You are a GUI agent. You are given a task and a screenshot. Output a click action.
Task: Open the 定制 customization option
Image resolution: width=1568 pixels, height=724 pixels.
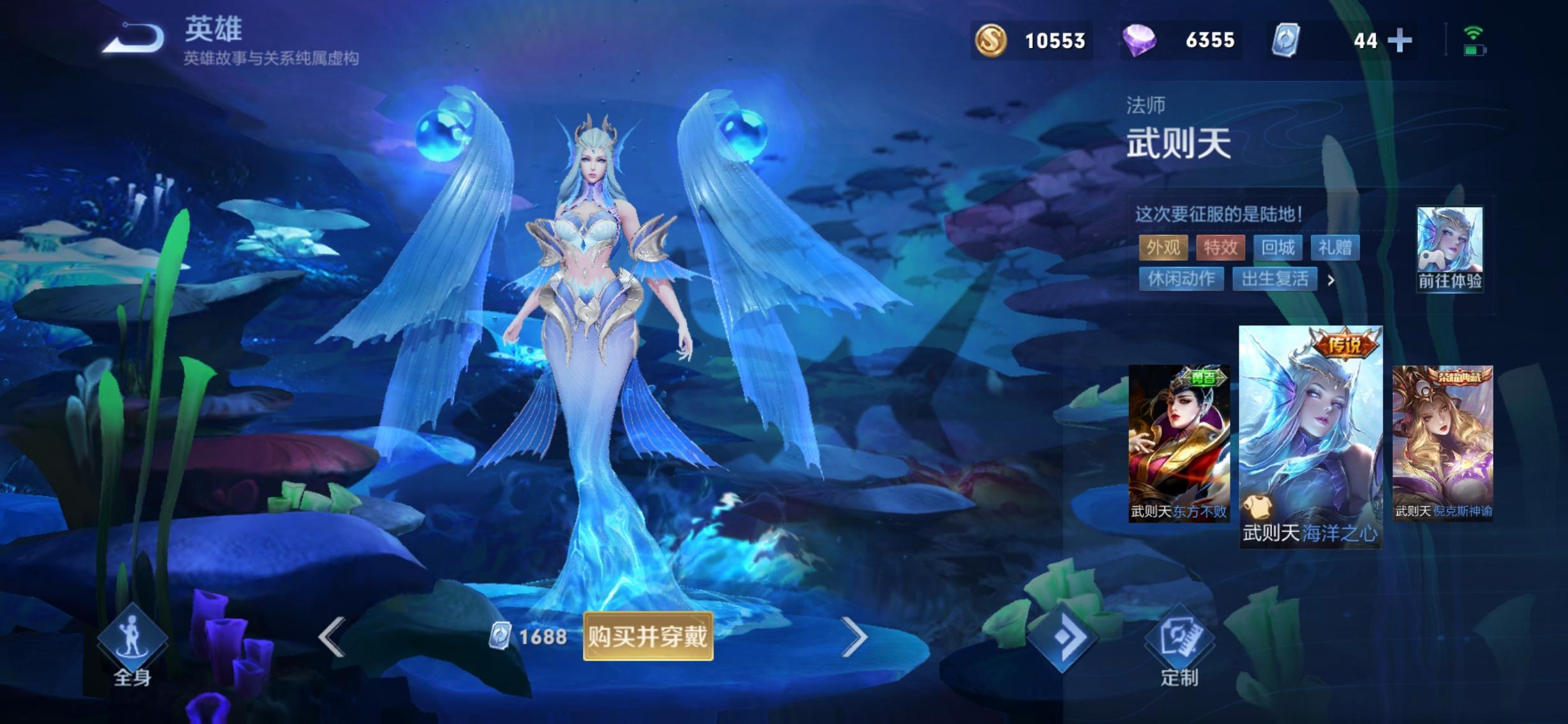click(1179, 645)
